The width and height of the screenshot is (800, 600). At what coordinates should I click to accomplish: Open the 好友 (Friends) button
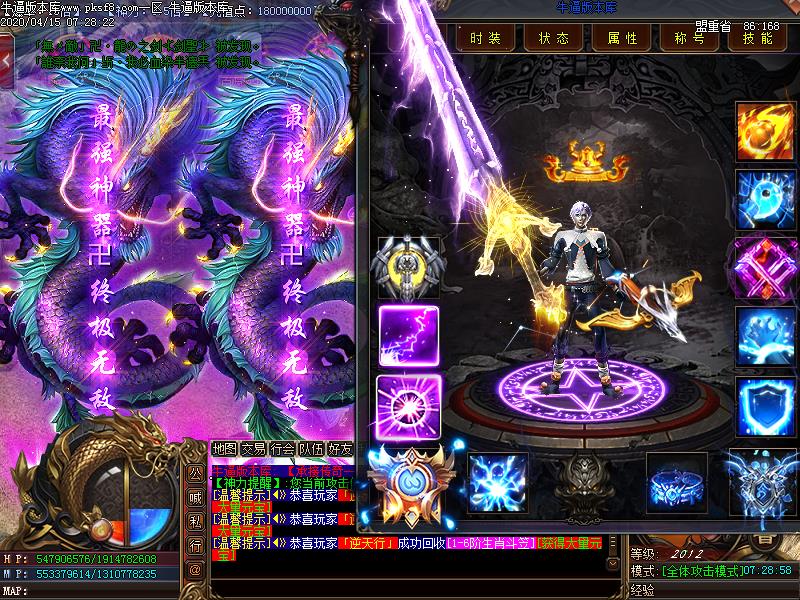[341, 449]
